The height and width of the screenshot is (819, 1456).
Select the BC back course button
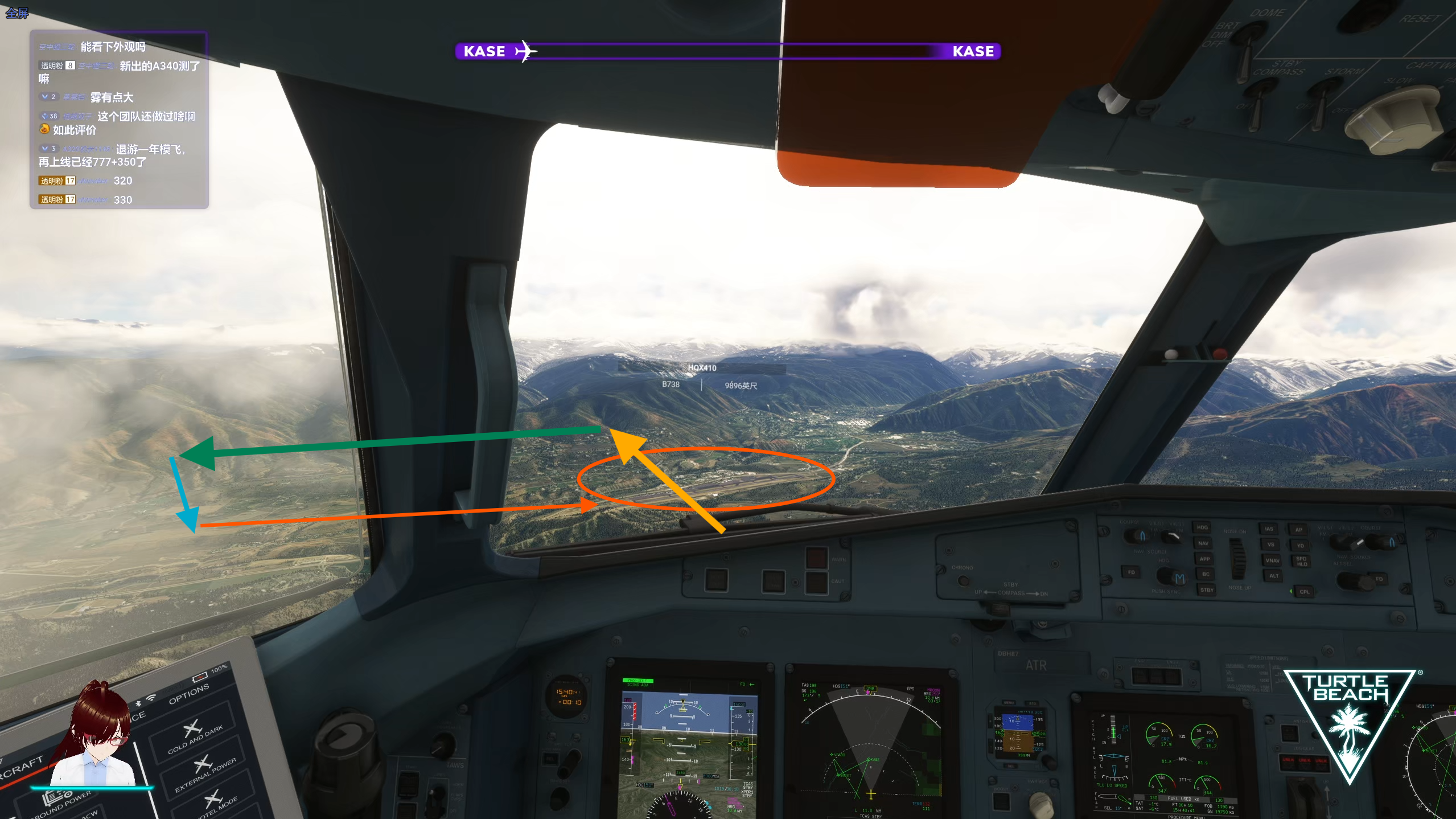click(x=1206, y=574)
